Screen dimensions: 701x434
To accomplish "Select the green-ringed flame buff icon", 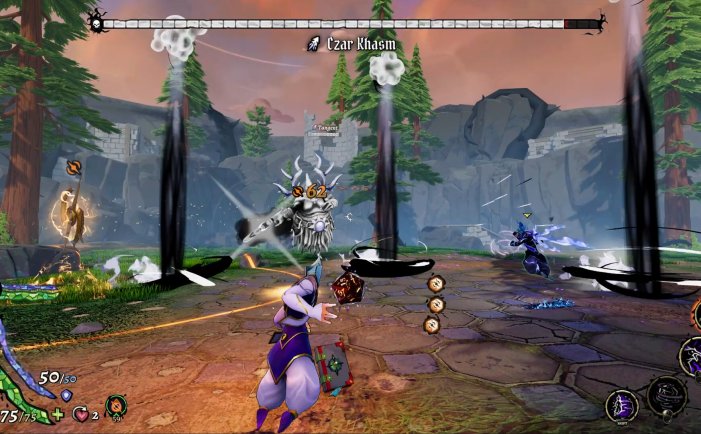I will (x=116, y=406).
